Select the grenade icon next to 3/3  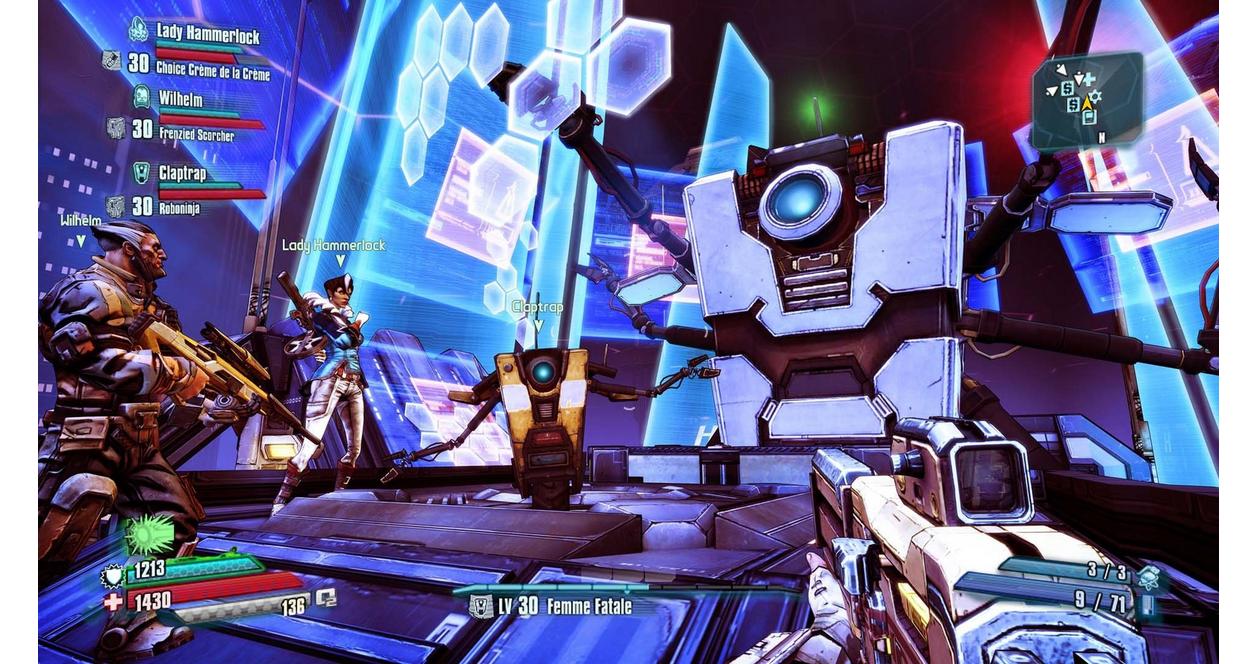1147,575
